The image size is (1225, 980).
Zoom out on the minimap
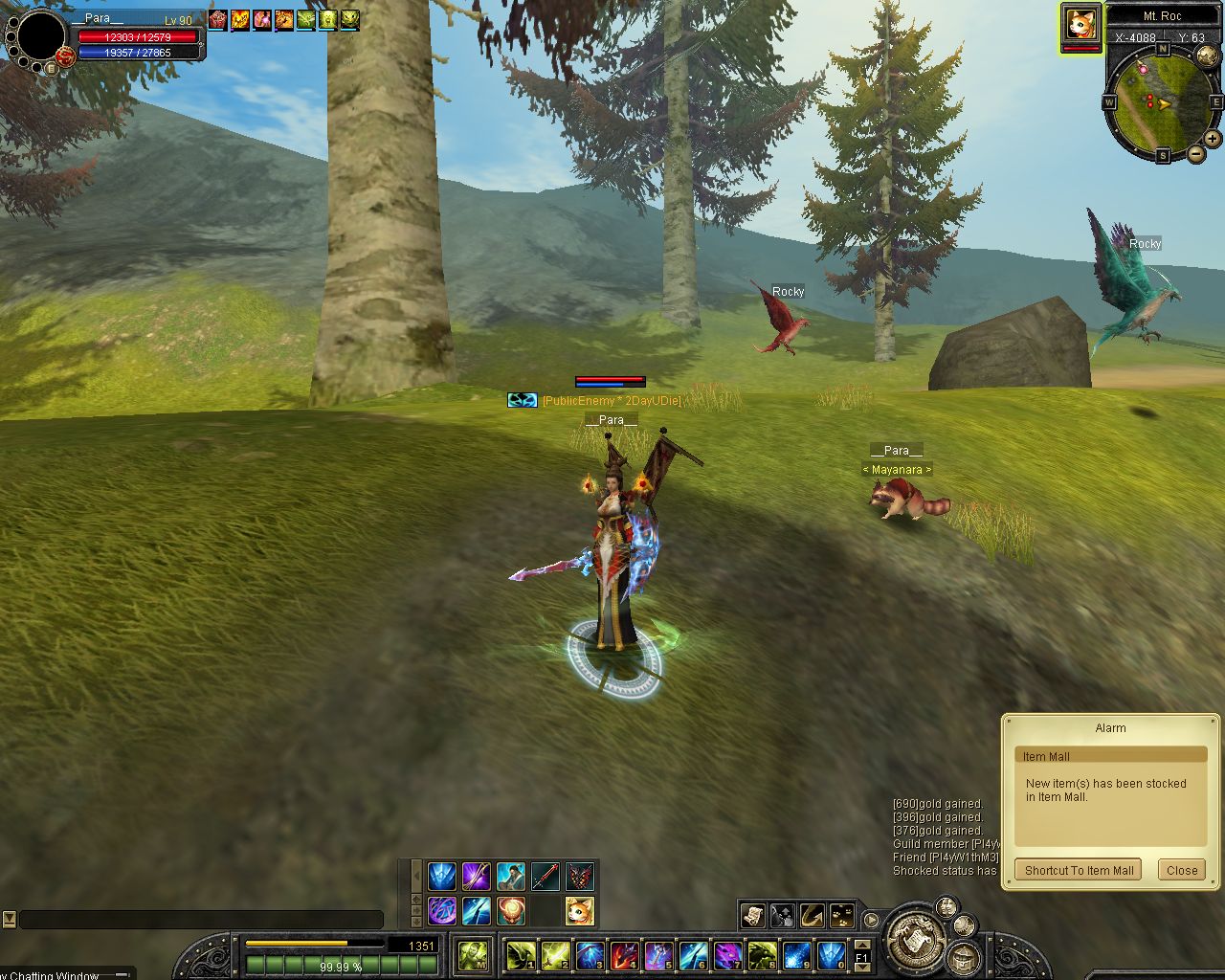[1196, 153]
